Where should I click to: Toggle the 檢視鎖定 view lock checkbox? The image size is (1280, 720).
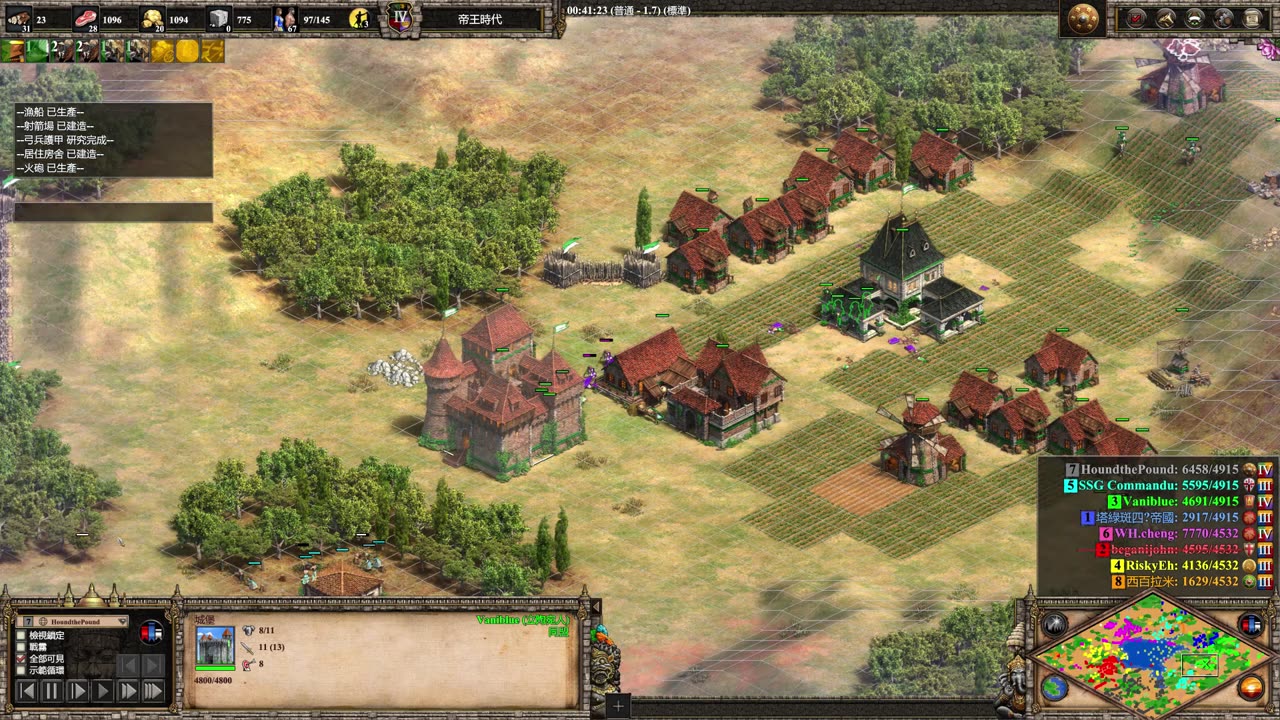[22, 635]
